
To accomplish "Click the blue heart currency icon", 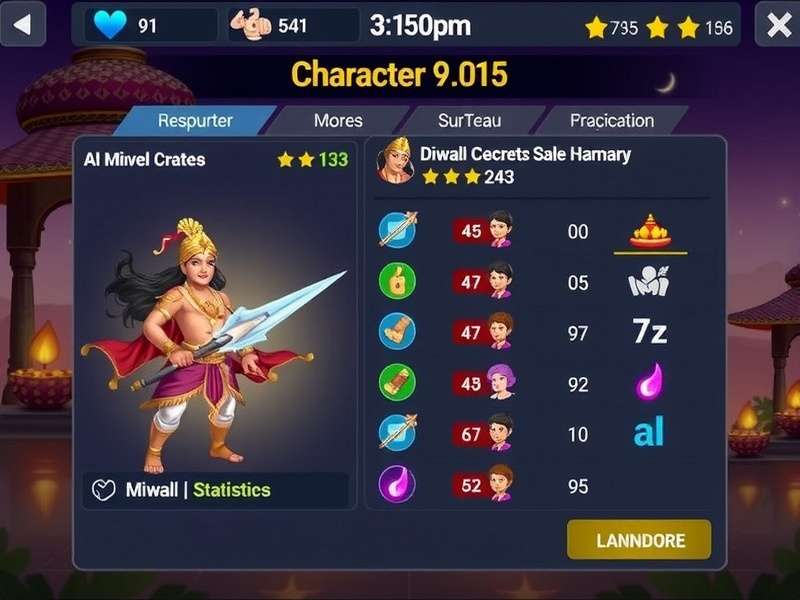I will tap(109, 25).
